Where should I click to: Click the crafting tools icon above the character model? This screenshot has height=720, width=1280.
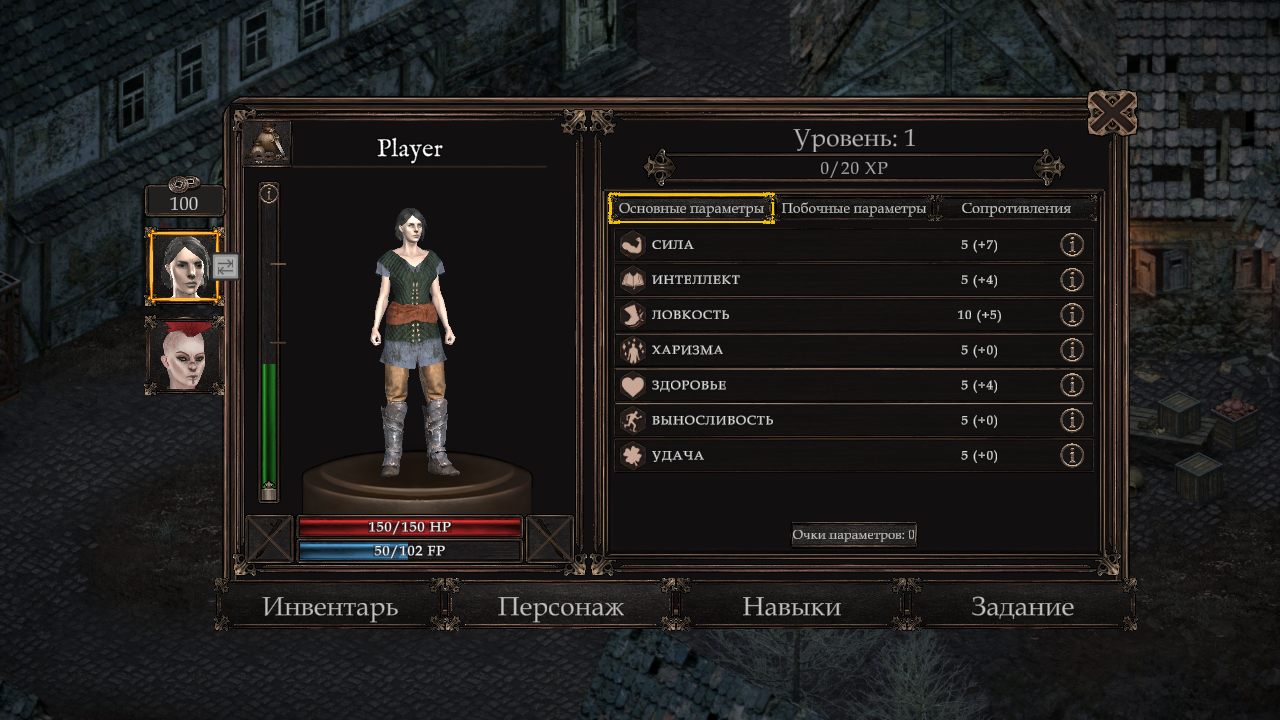266,143
